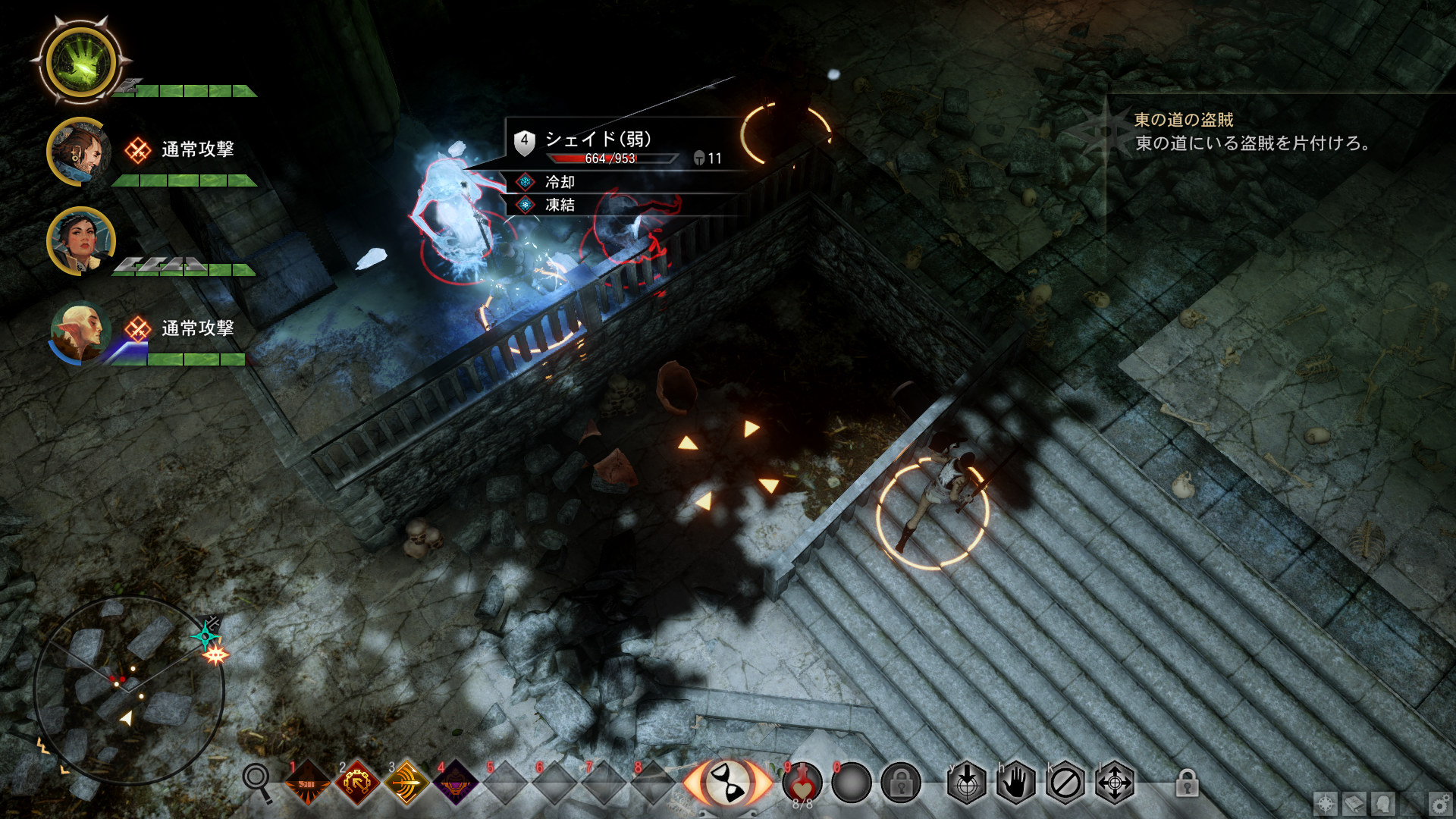
Task: Click the magnifying glass search icon
Action: (257, 781)
